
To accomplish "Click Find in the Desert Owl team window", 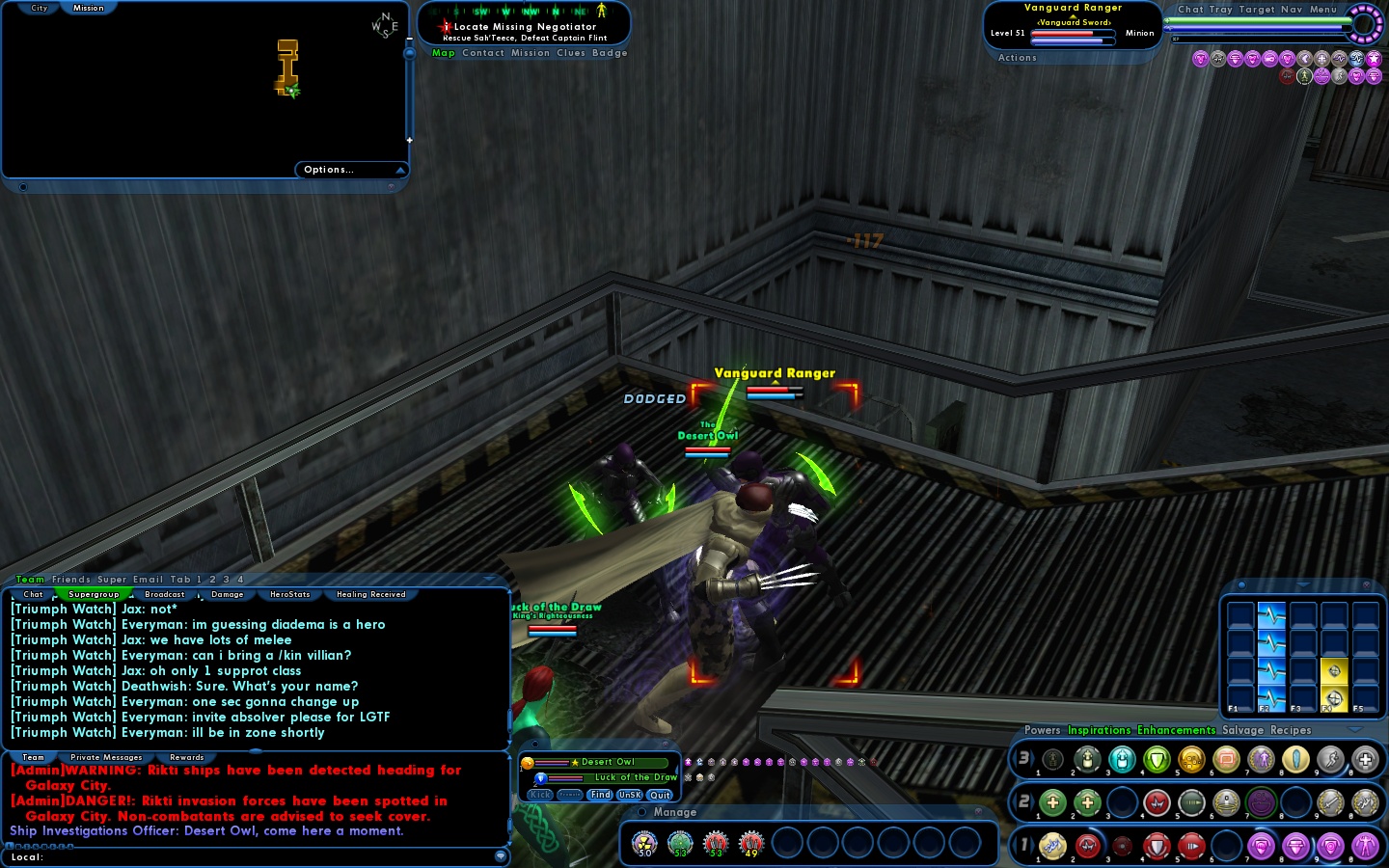I will point(600,795).
